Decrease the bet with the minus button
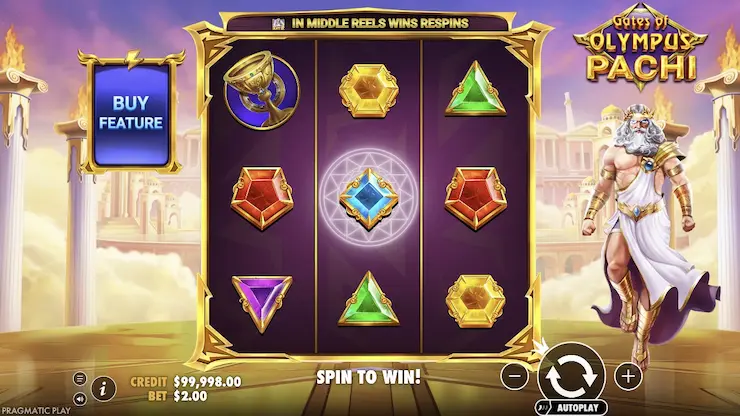 (514, 377)
